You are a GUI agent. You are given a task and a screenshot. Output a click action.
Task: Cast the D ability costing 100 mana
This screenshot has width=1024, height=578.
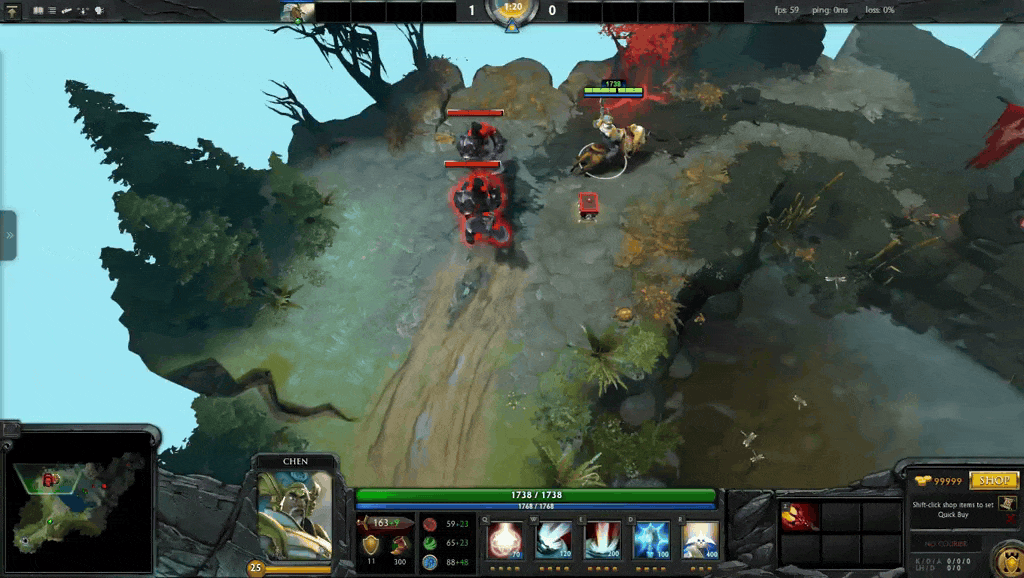pyautogui.click(x=651, y=540)
